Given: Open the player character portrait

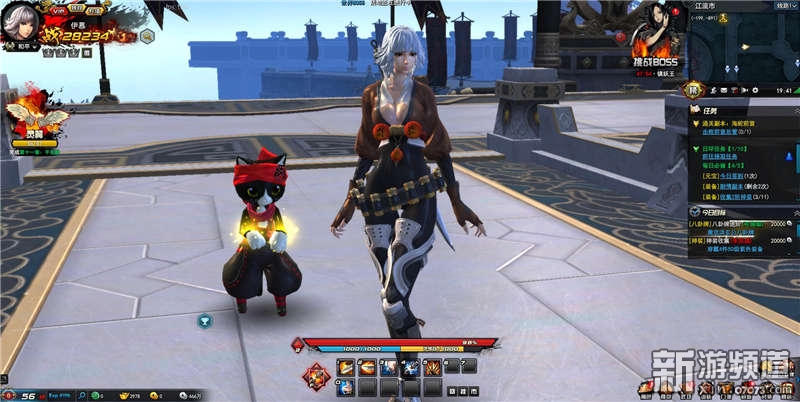Looking at the screenshot, I should pos(20,20).
